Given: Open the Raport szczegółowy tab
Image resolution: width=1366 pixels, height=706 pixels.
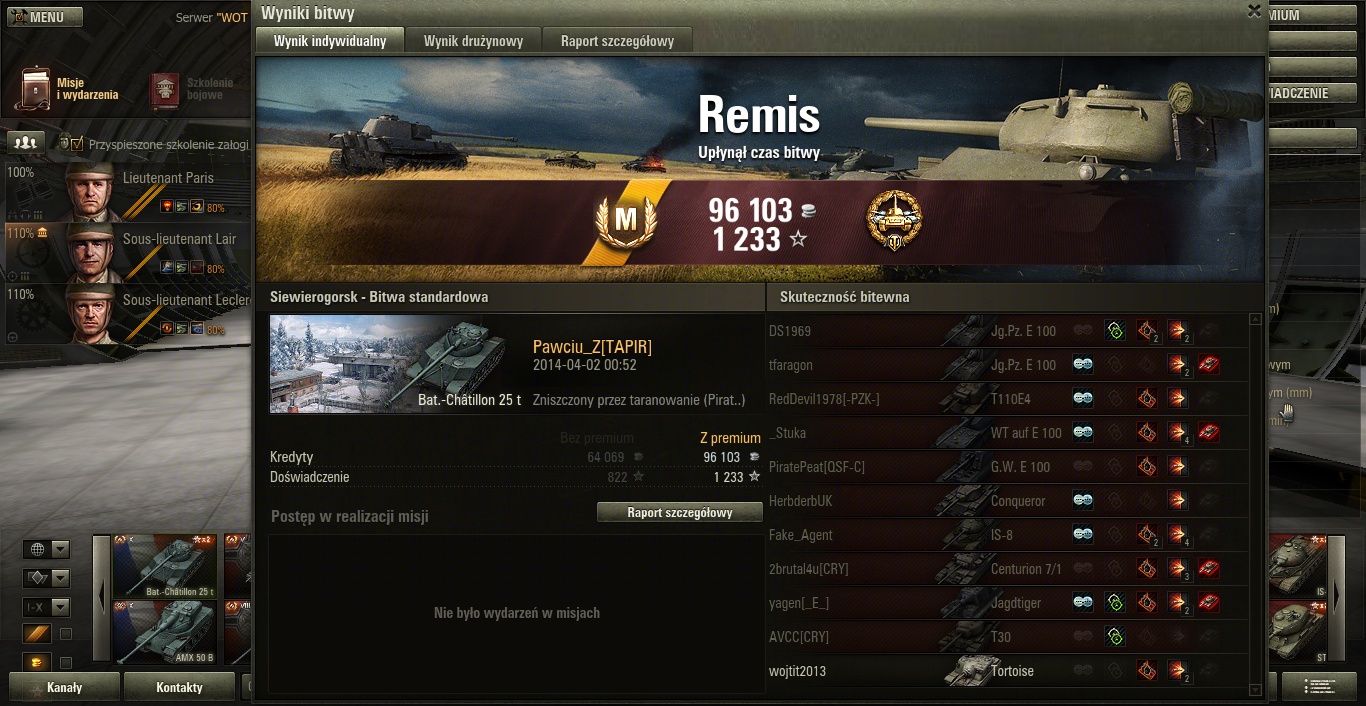Looking at the screenshot, I should (617, 41).
